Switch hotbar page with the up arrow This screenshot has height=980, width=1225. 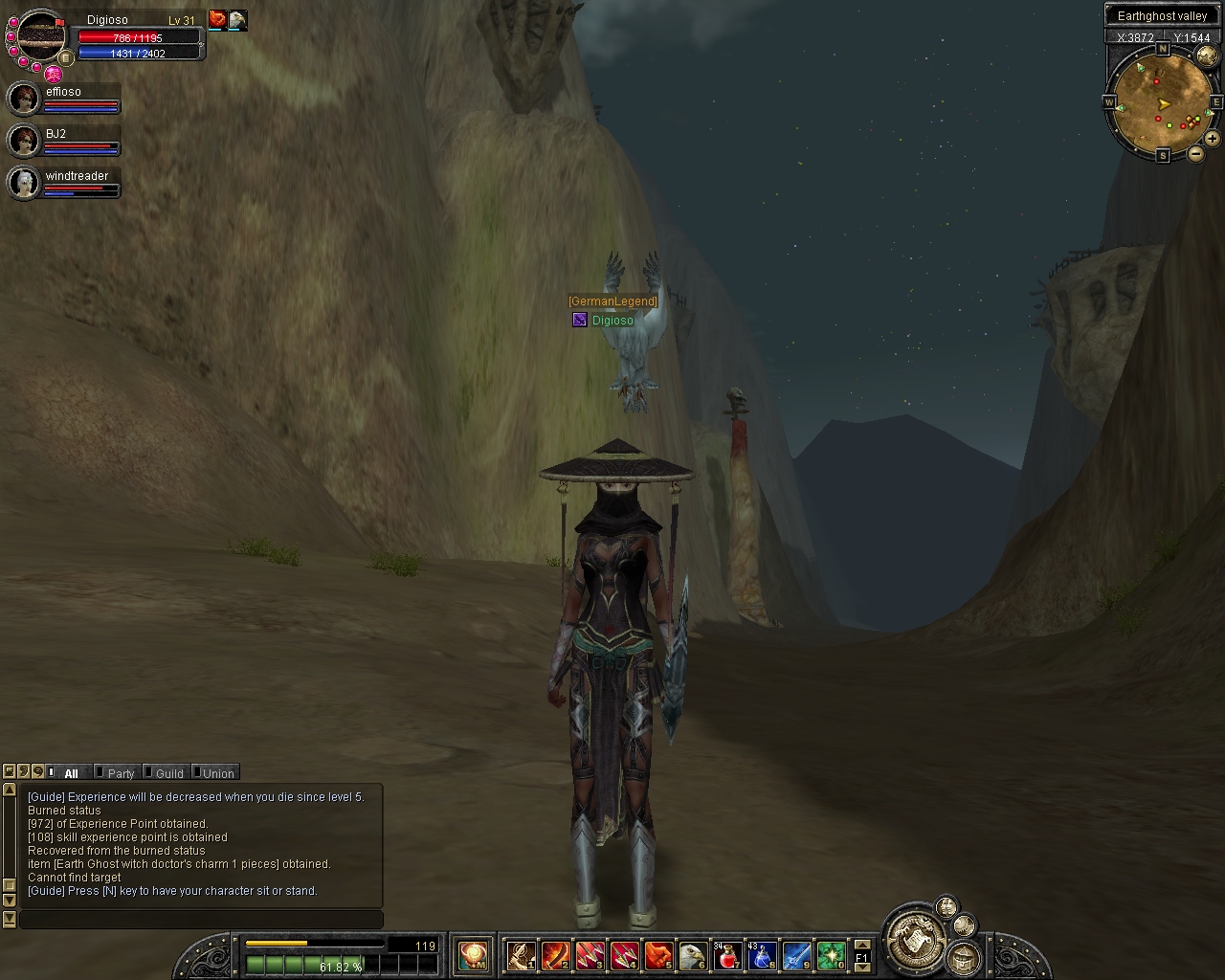[x=861, y=946]
